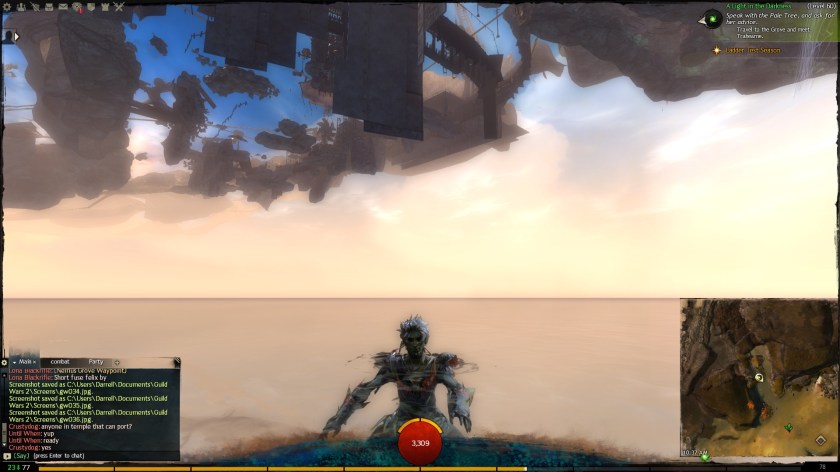Switch to the combat chat tab

59,361
